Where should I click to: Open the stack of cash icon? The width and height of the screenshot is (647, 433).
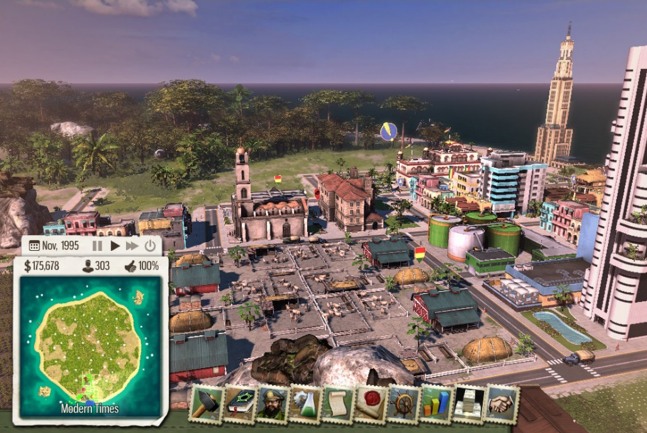[469, 403]
